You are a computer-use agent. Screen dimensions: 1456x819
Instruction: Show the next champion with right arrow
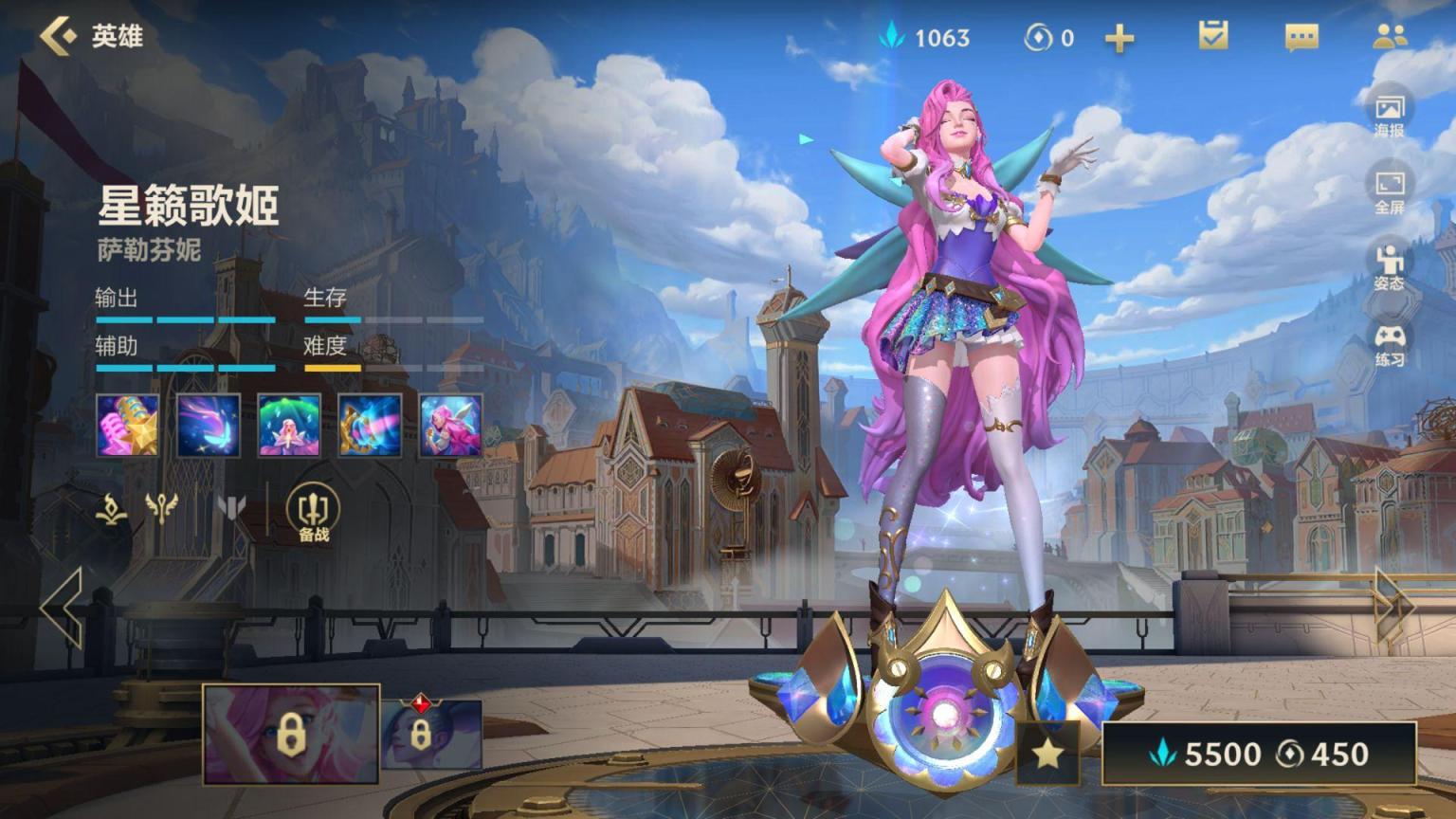tap(1394, 608)
